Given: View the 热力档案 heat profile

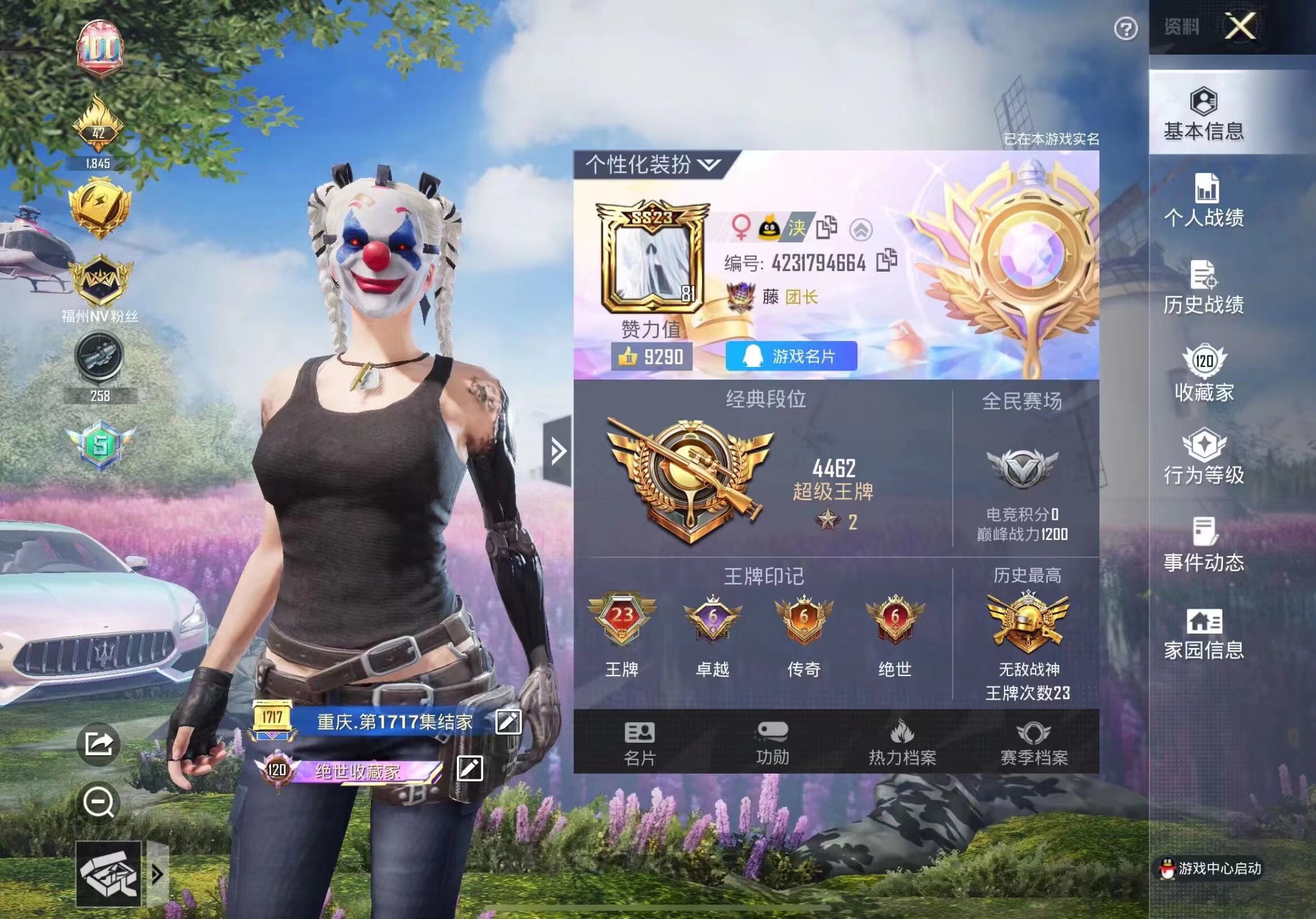Looking at the screenshot, I should [x=902, y=743].
